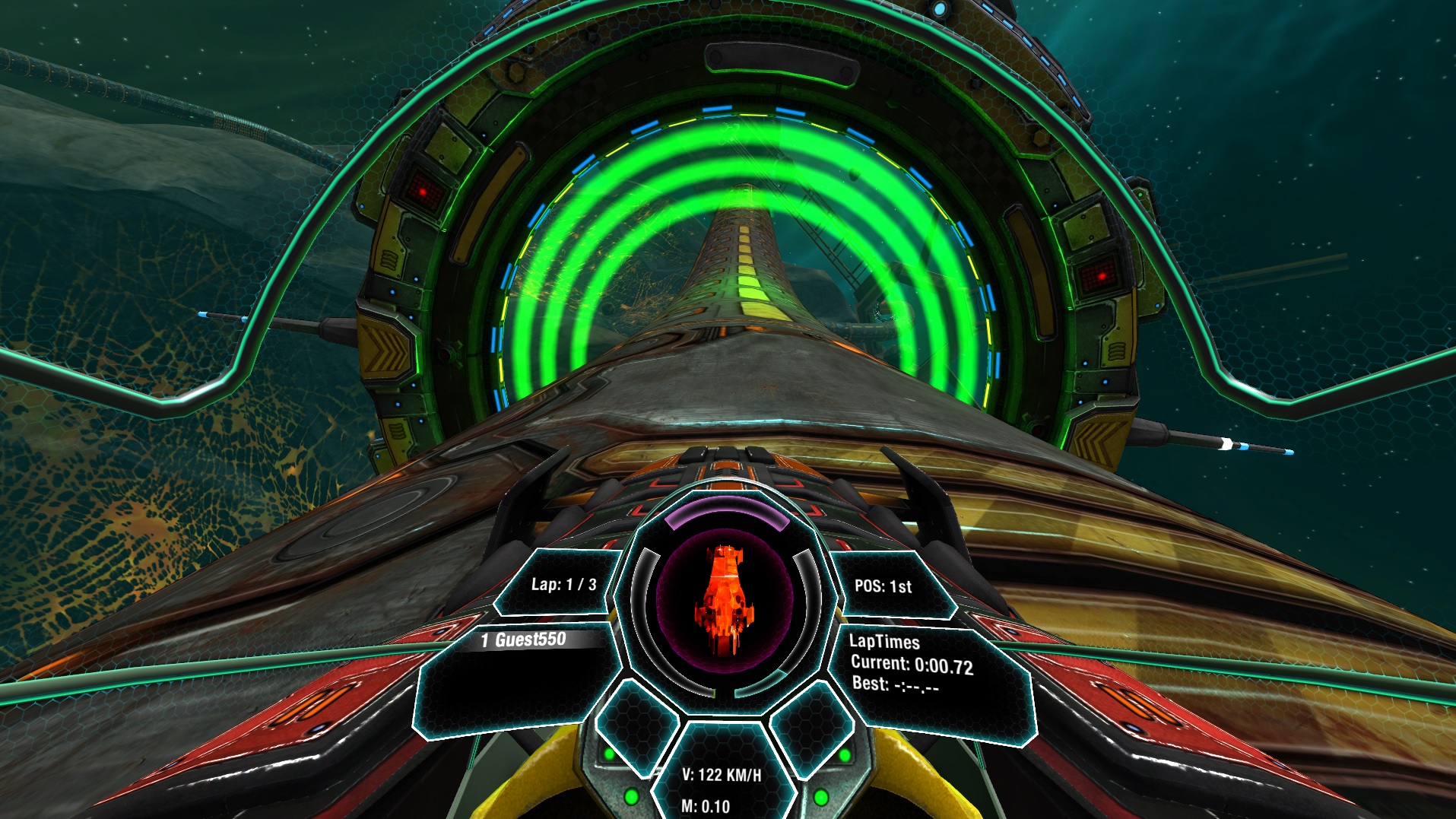1456x819 pixels.
Task: Click the Best lap time entry
Action: point(896,686)
